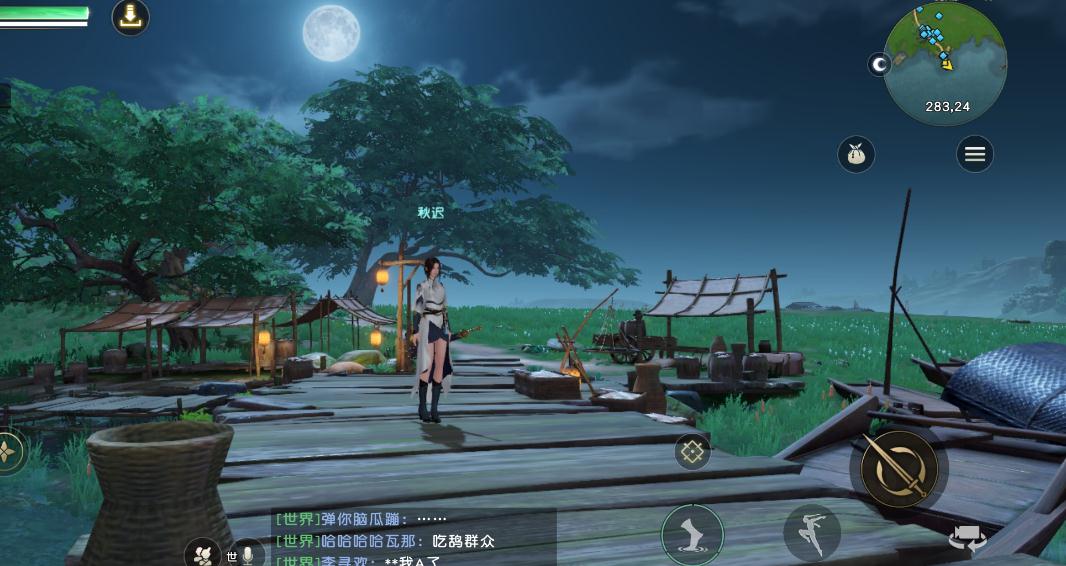This screenshot has height=566, width=1066.
Task: Open the three-line hamburger menu
Action: pos(974,154)
